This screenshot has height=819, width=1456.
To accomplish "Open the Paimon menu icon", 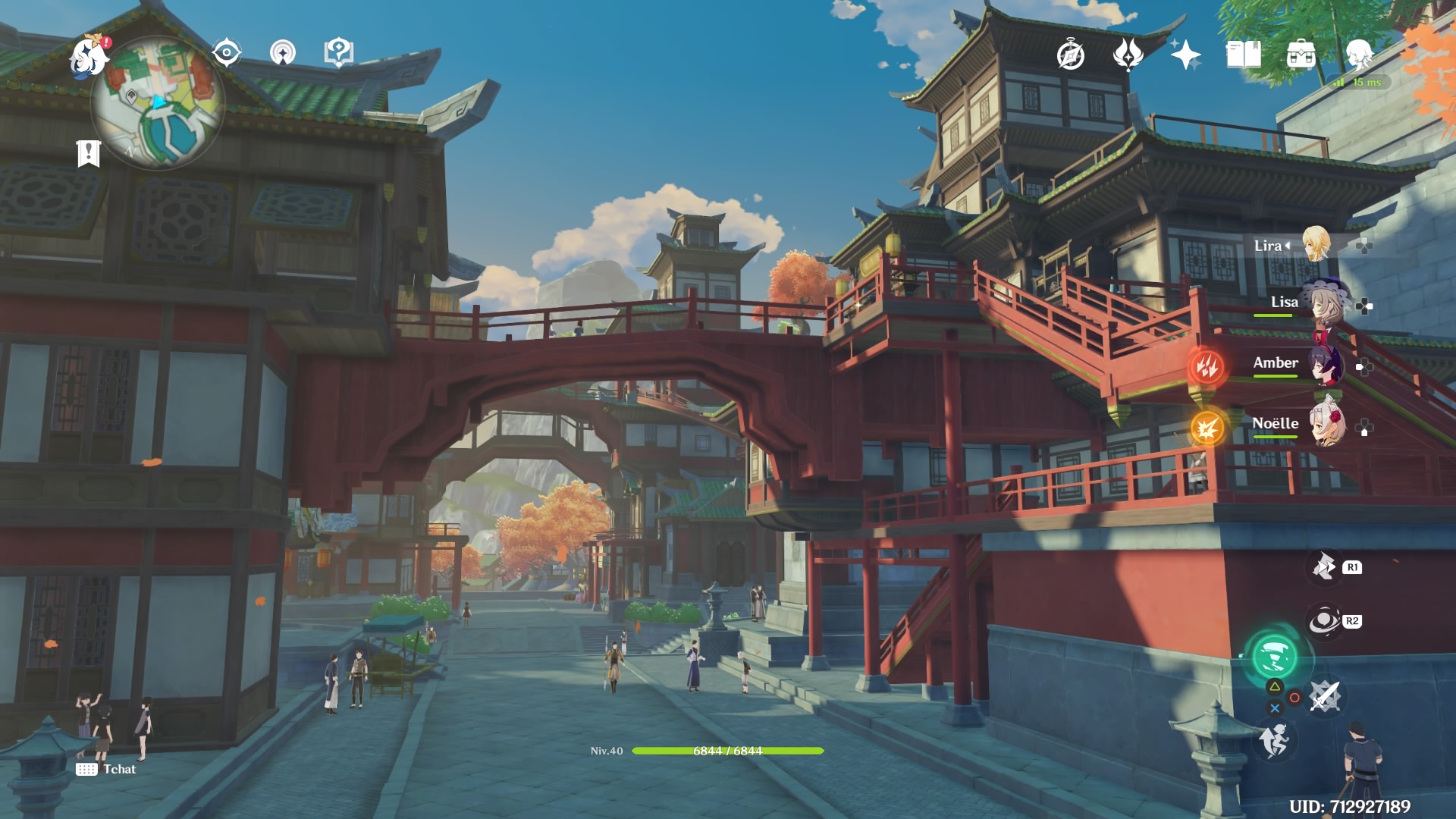I will [88, 58].
